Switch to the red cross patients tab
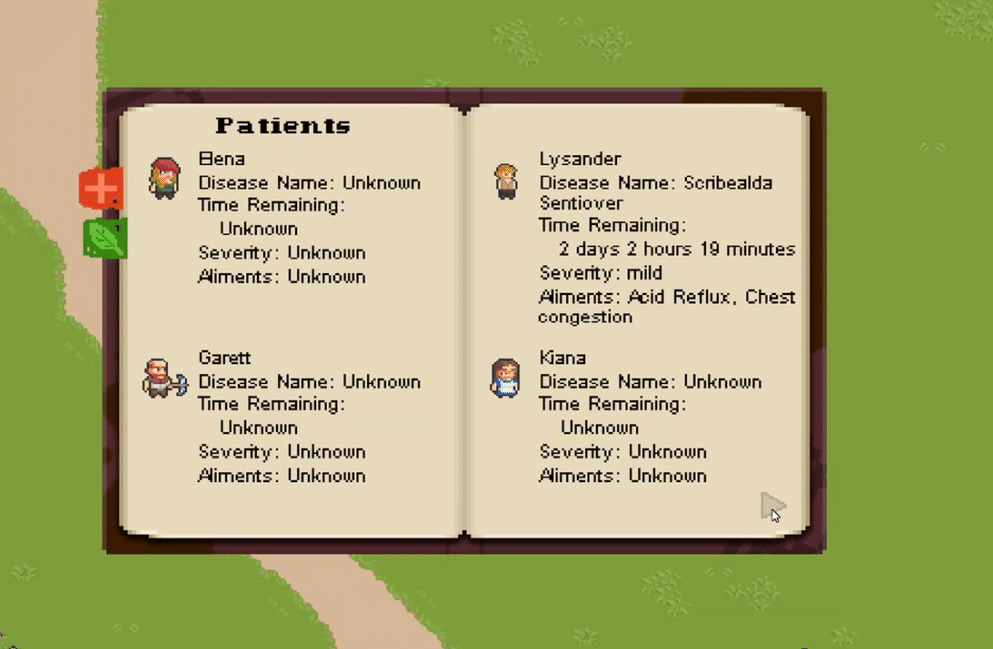Image resolution: width=993 pixels, height=649 pixels. click(101, 188)
